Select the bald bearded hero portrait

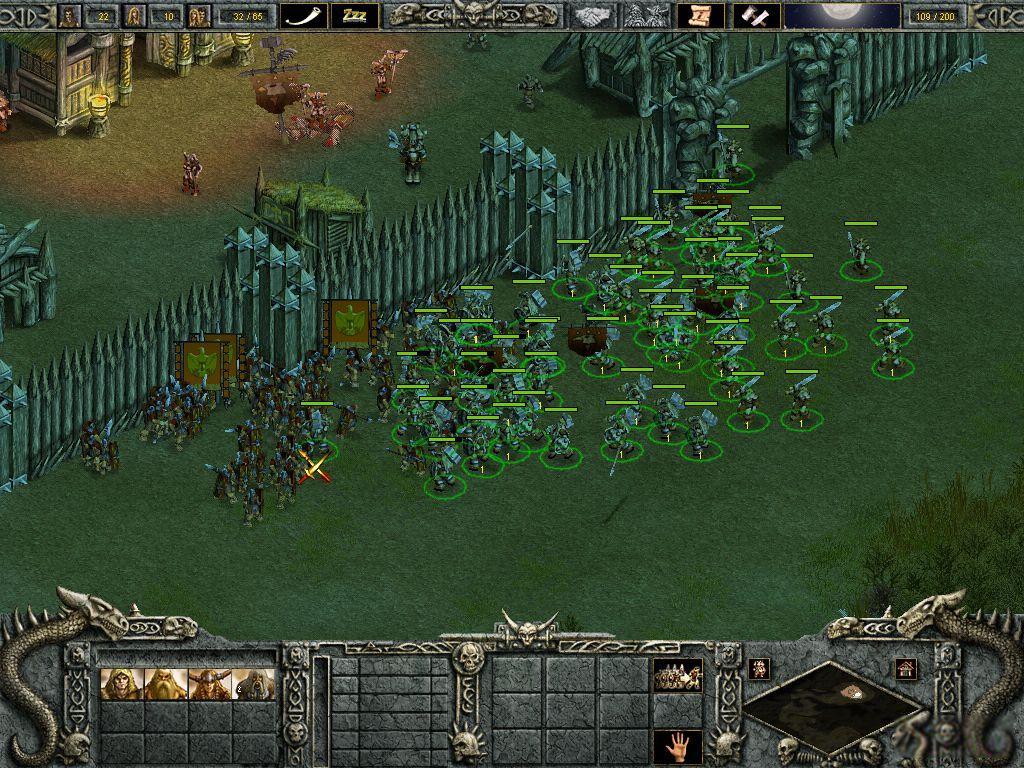click(164, 685)
